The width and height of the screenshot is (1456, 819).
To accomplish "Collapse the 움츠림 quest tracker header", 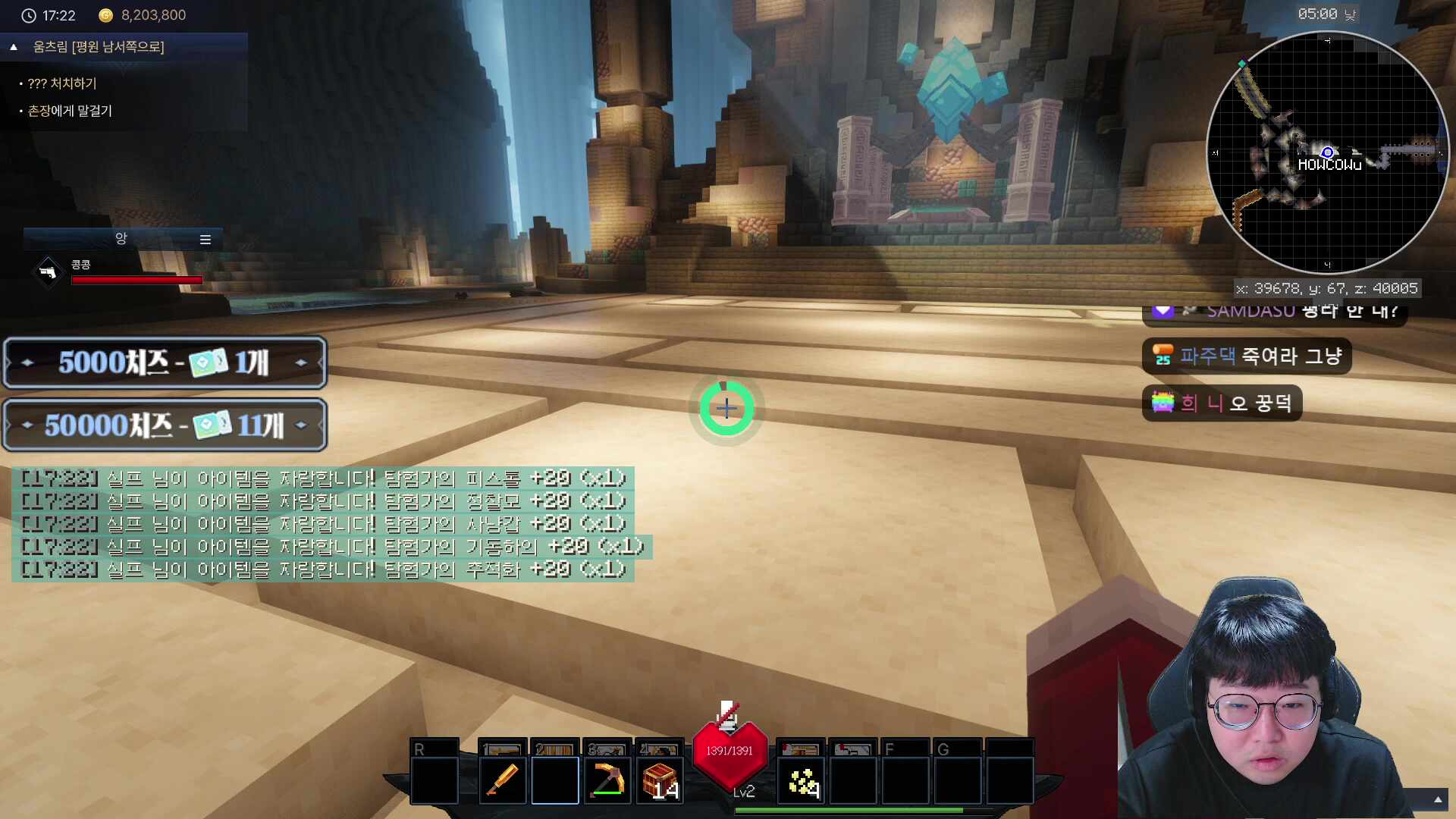I will [x=14, y=47].
